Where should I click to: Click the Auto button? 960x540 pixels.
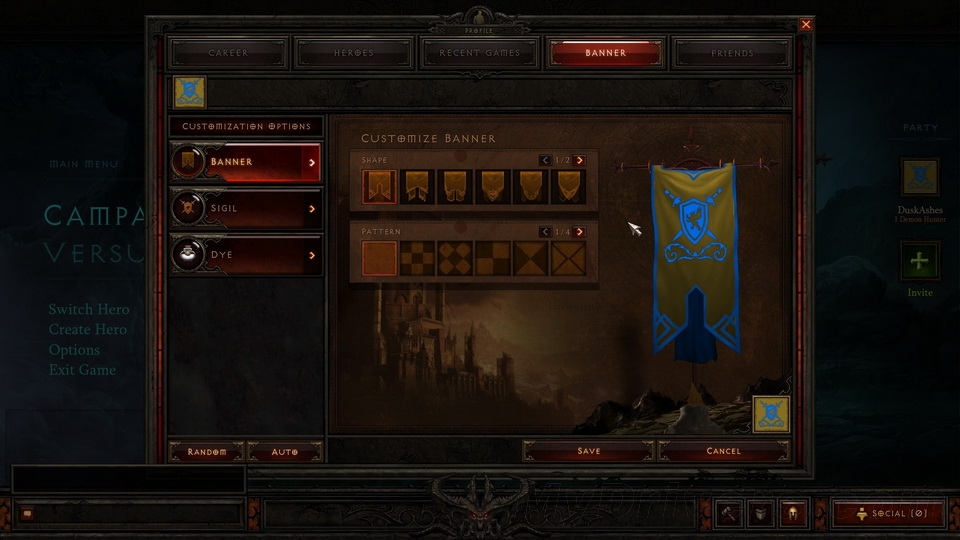tap(285, 452)
